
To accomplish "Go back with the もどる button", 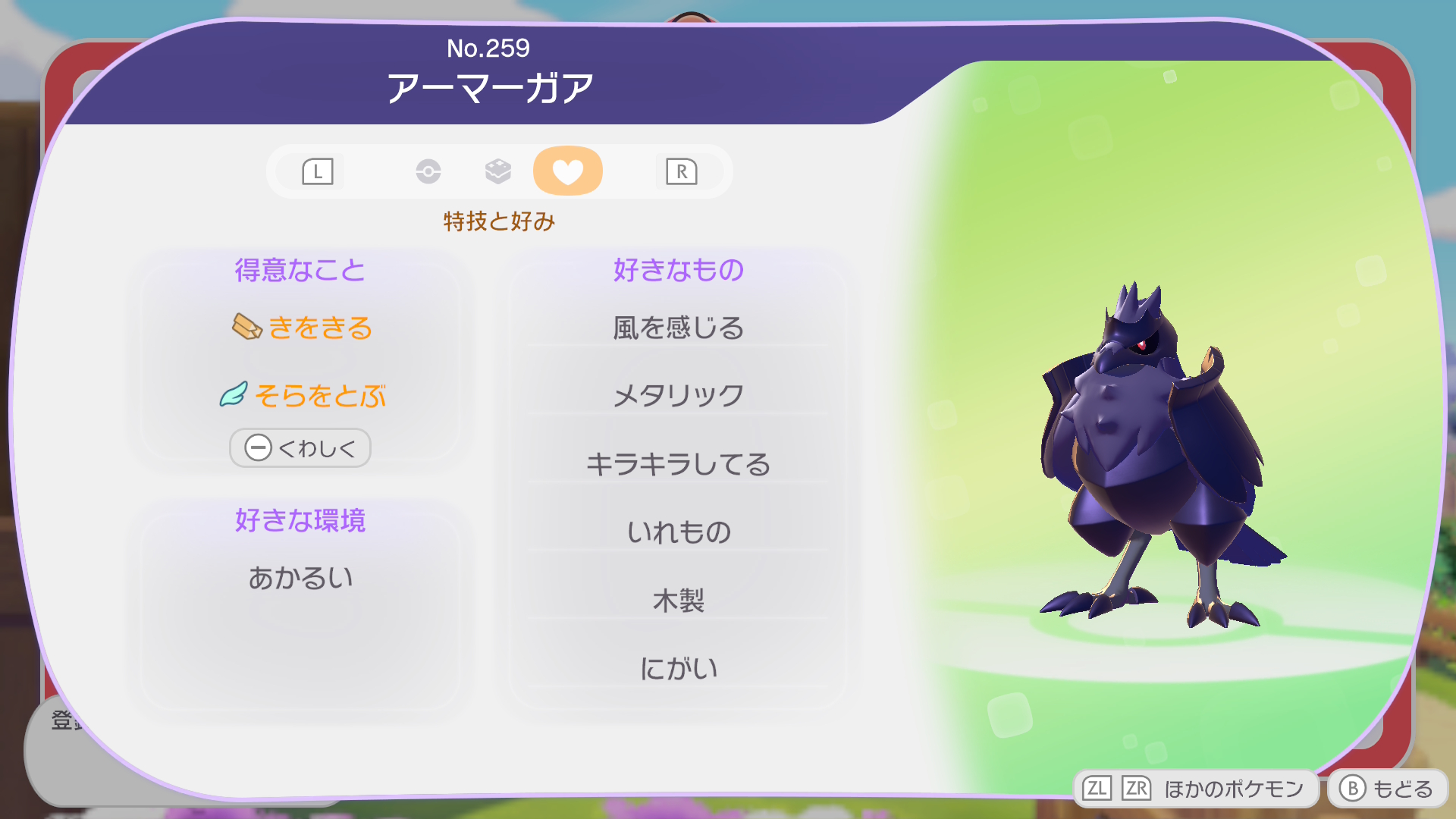I will pyautogui.click(x=1387, y=789).
